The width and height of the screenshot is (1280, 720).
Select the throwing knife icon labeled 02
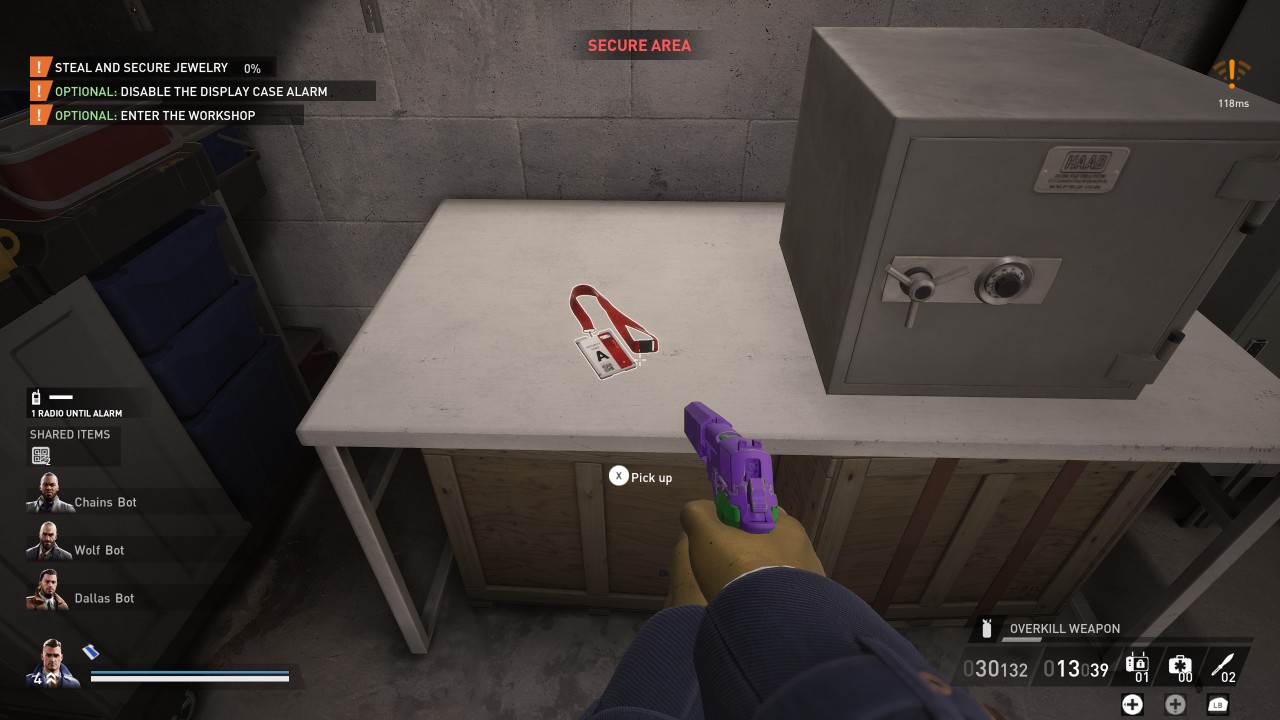tap(1222, 663)
